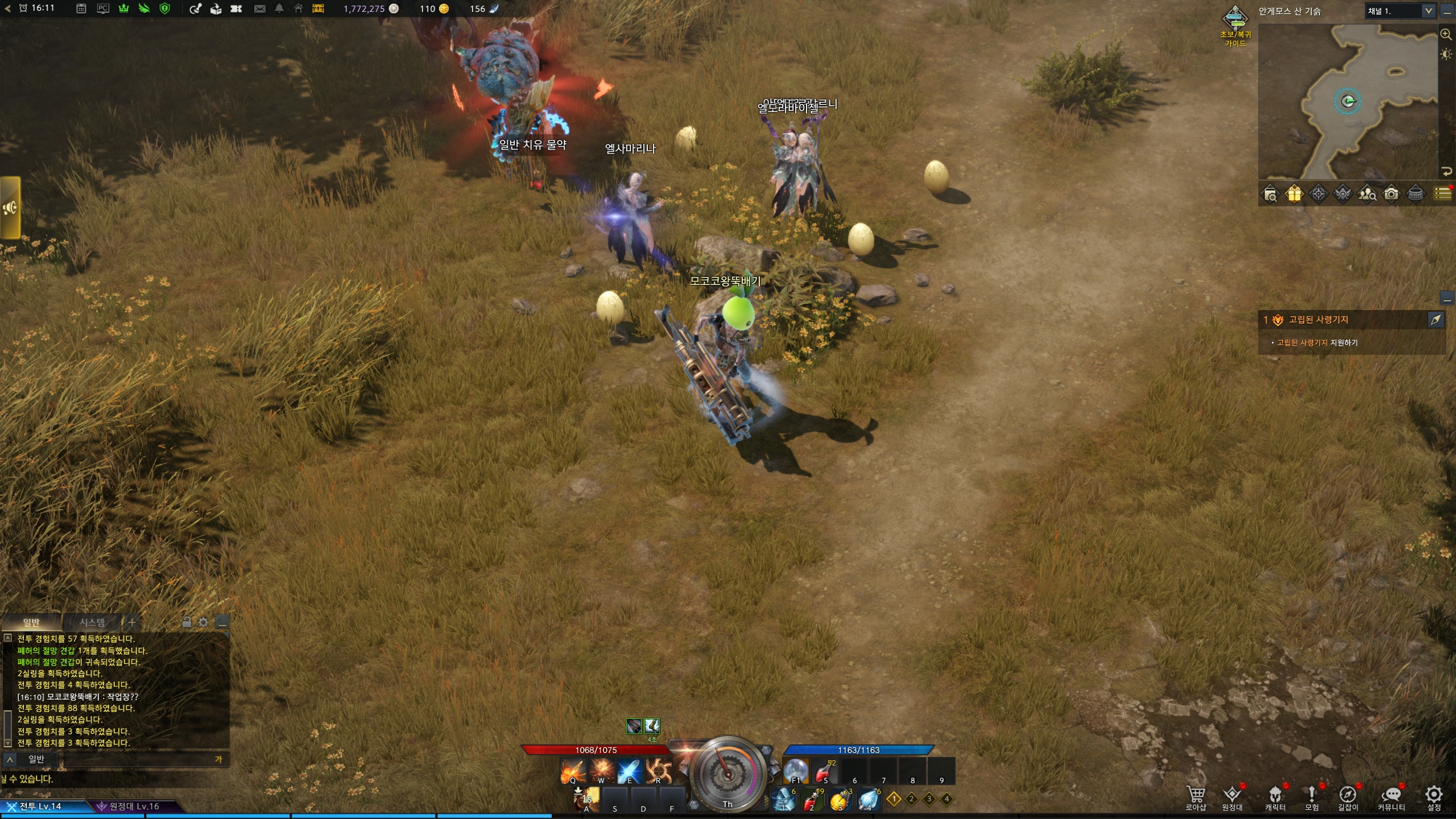This screenshot has height=819, width=1456.
Task: Open the mail envelope icon
Action: coord(260,9)
